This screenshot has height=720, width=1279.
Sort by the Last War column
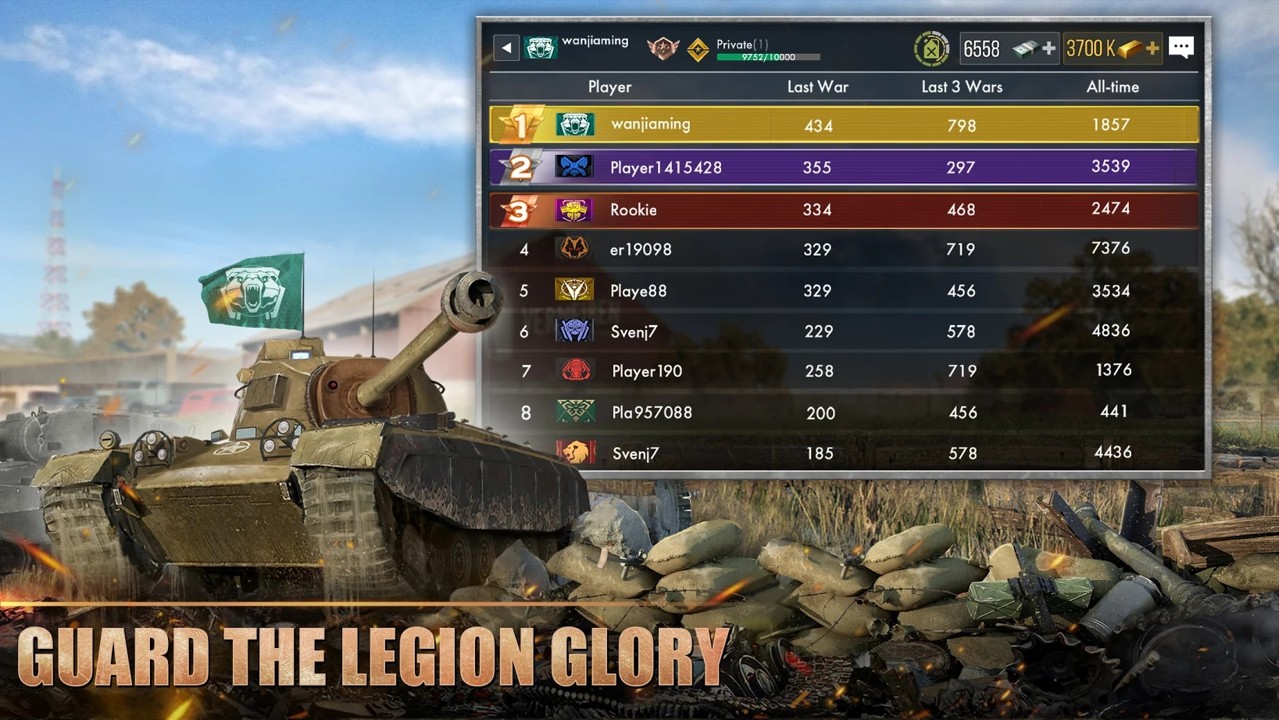point(817,87)
